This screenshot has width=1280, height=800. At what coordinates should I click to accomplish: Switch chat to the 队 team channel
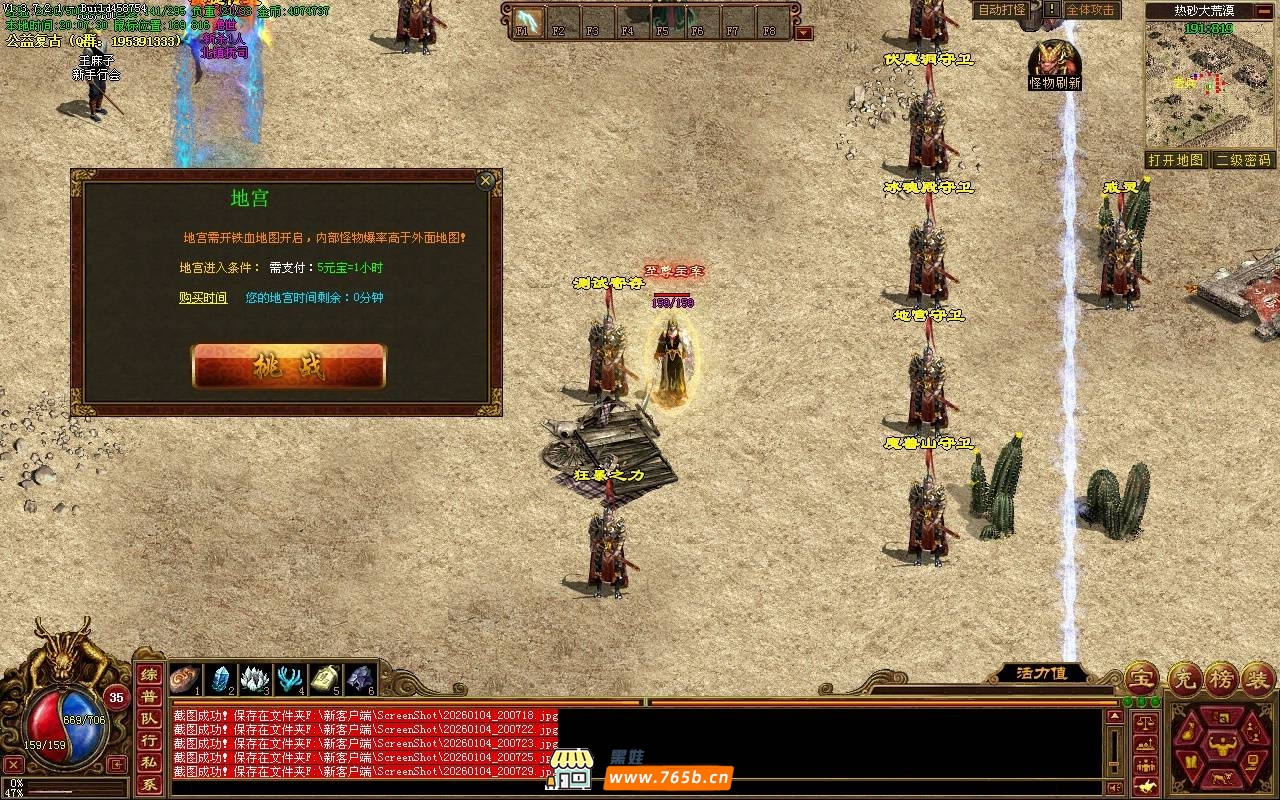click(148, 719)
